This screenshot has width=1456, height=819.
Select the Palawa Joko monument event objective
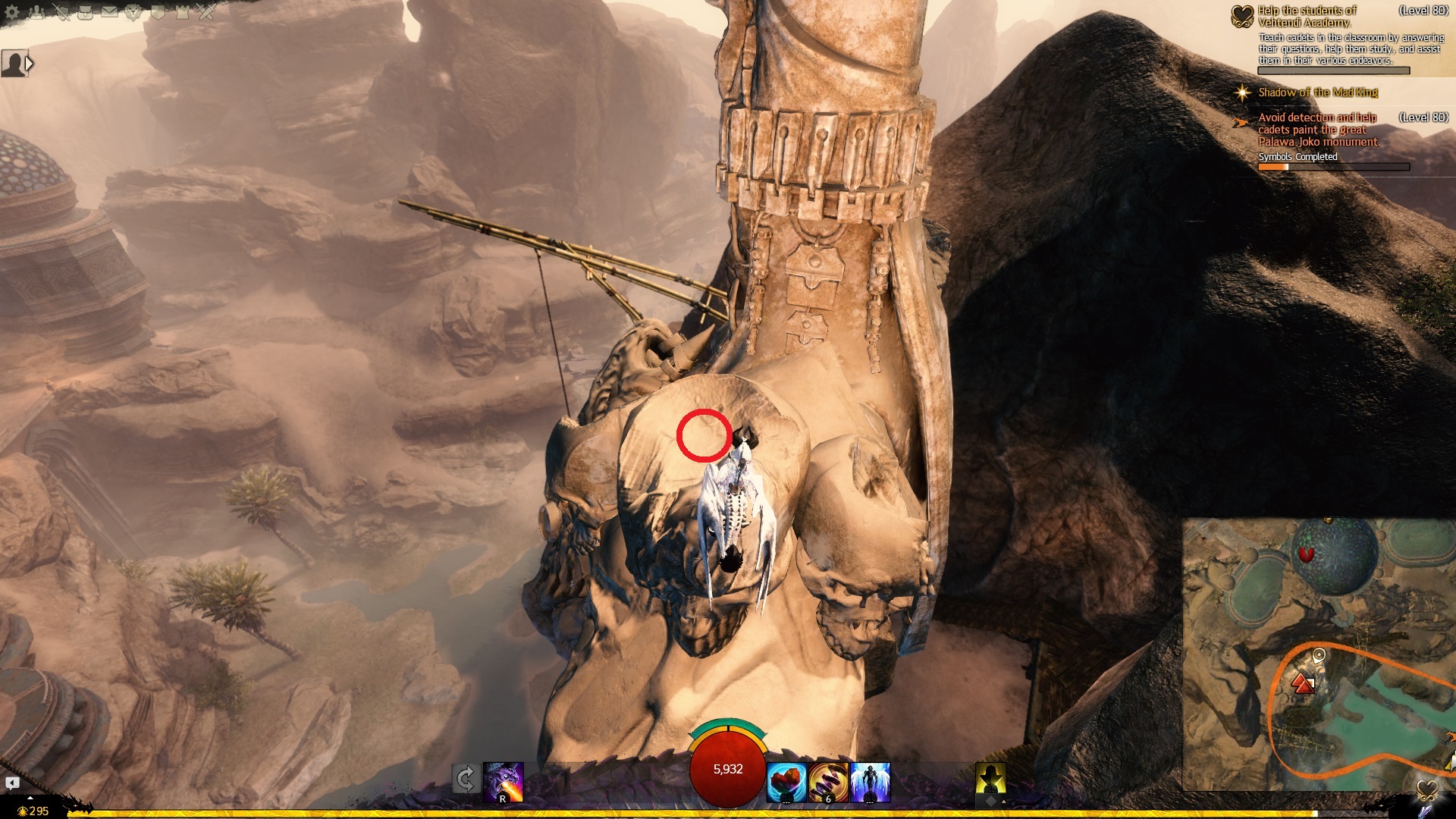[x=1318, y=130]
